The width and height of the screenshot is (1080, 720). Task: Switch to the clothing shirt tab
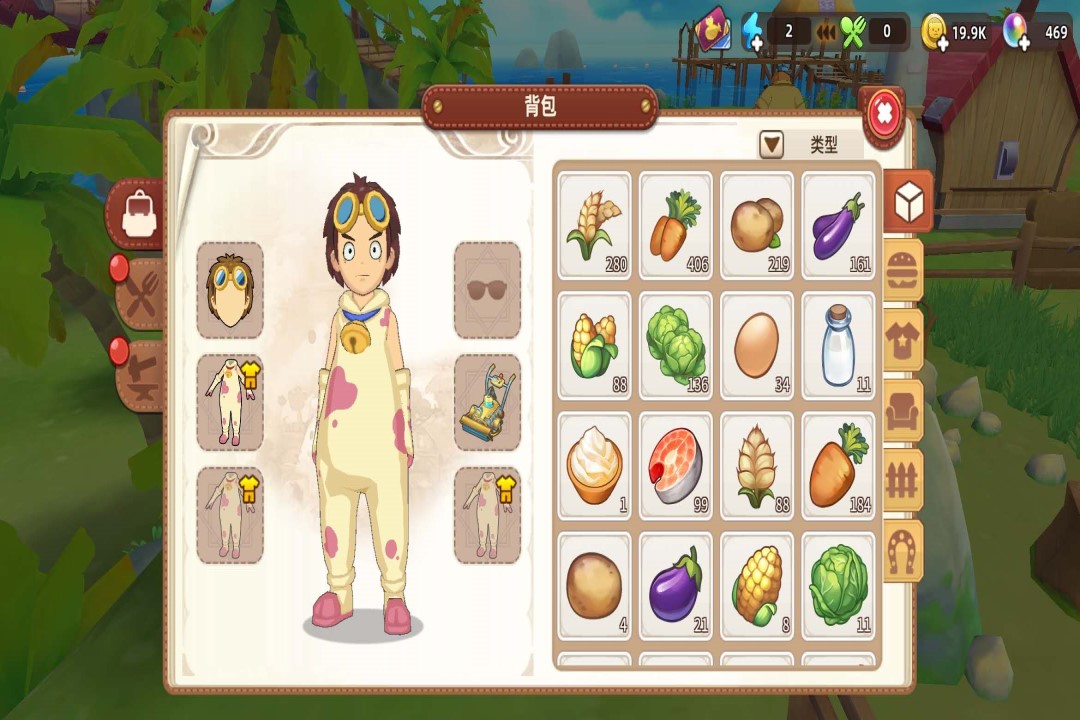click(904, 340)
